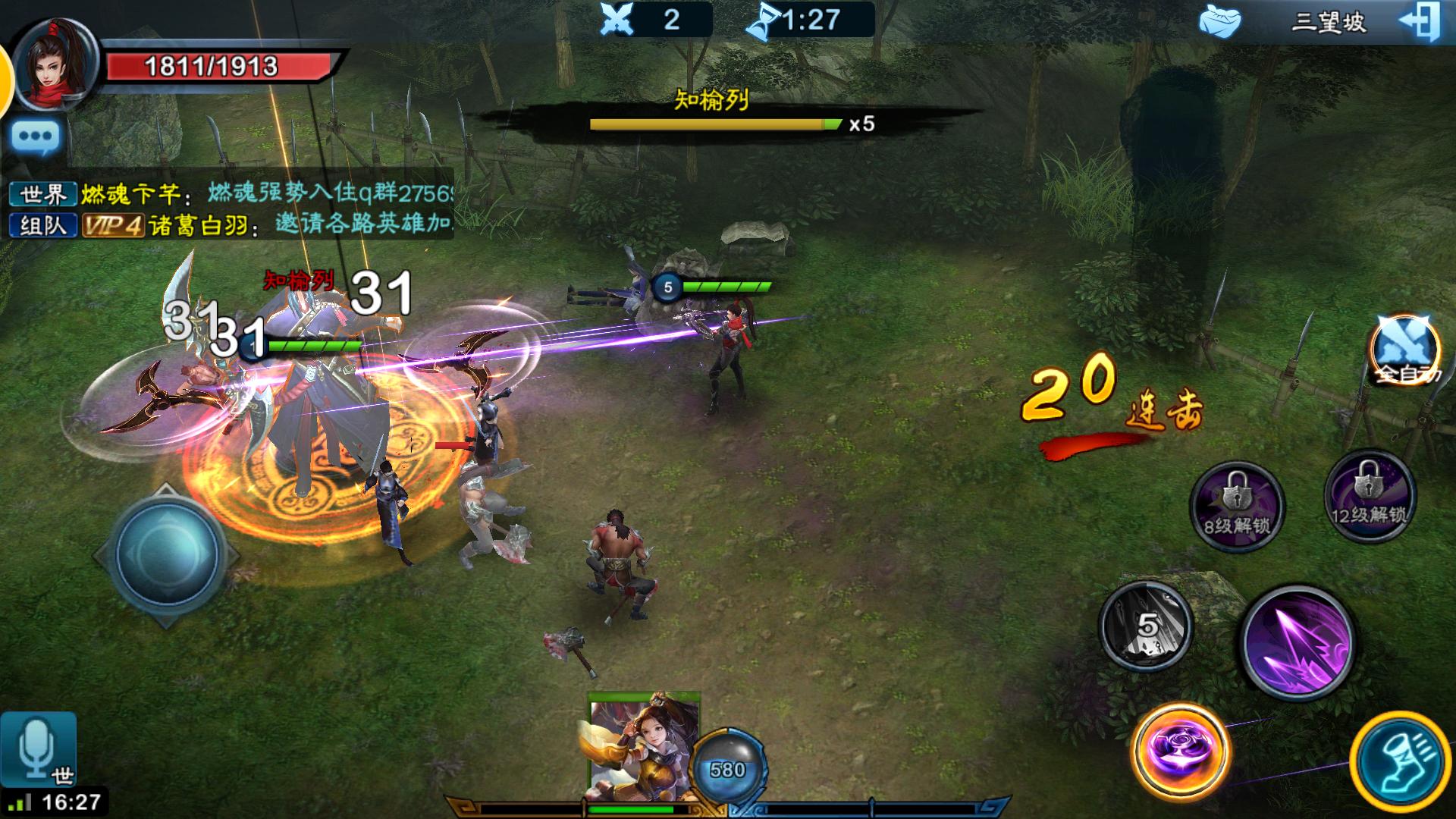Use the skill on cooldown showing 5

click(x=1146, y=626)
